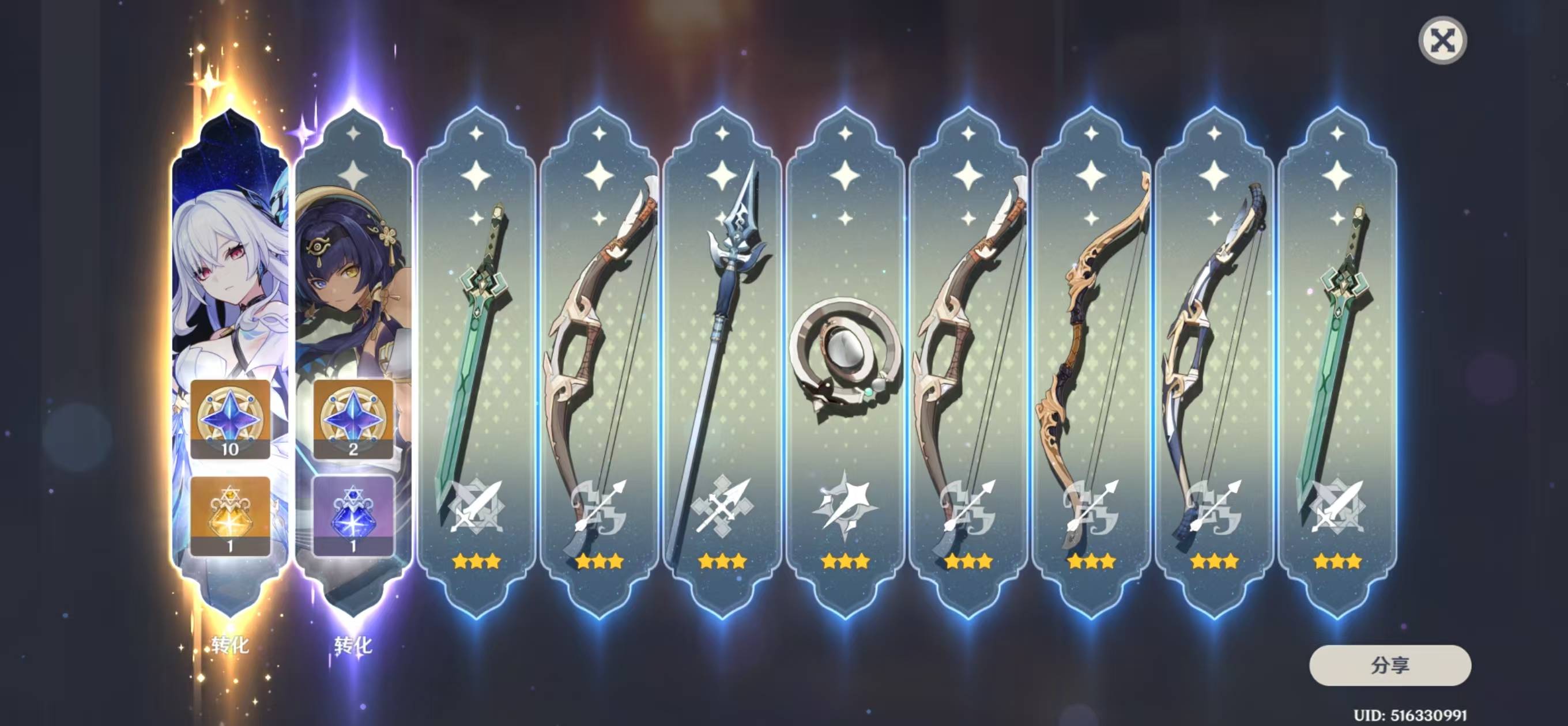The height and width of the screenshot is (726, 1568).
Task: Choose the dark blue Sharpshooter's Oath bow card
Action: point(1213,365)
